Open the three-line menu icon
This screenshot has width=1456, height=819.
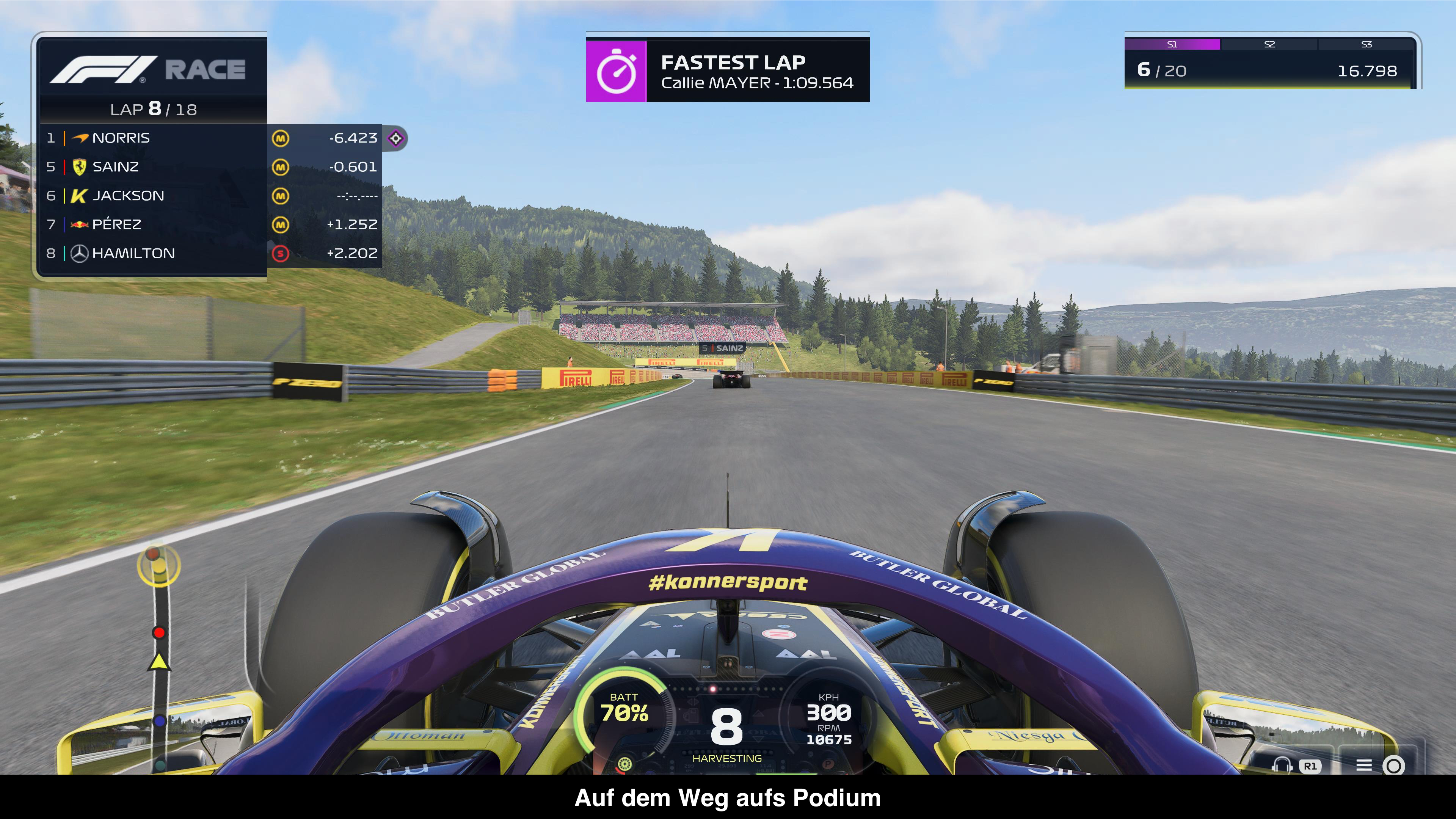[x=1364, y=765]
